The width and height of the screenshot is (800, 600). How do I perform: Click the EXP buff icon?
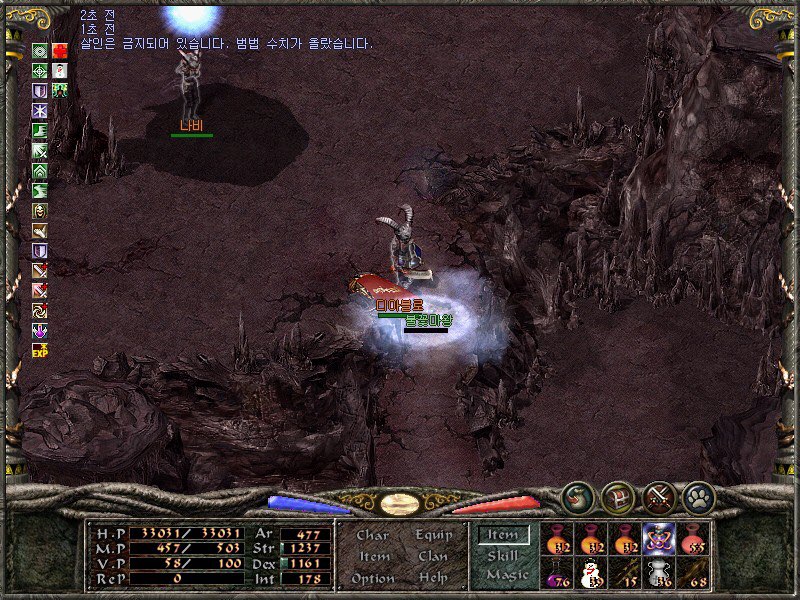[40, 350]
